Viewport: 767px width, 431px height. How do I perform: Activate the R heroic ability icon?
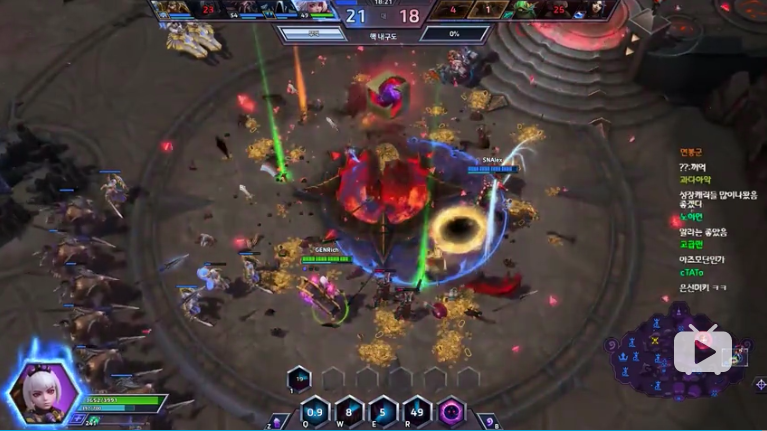(x=415, y=411)
